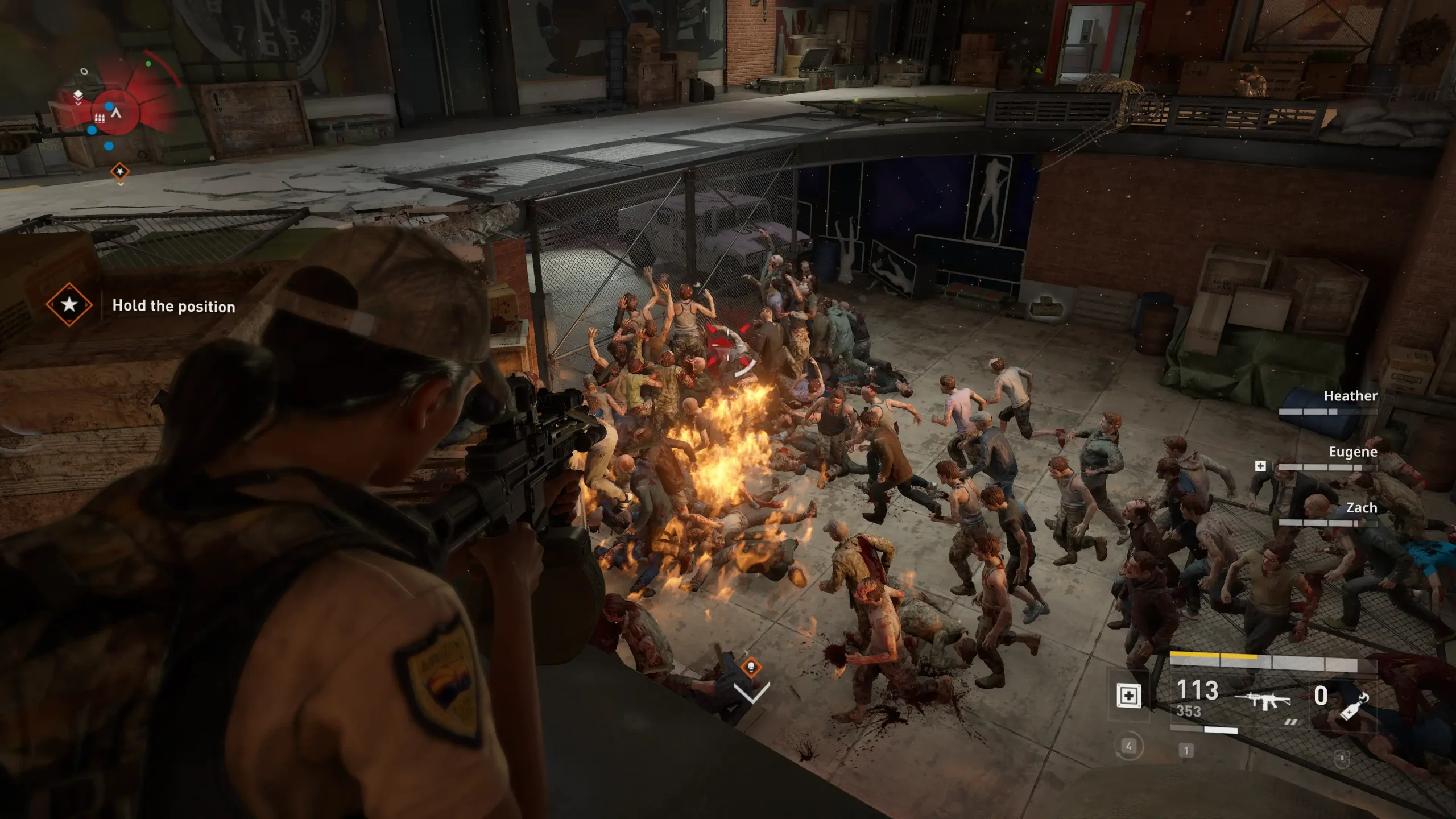Click the red radar minimap
This screenshot has width=1456, height=819.
pyautogui.click(x=116, y=112)
